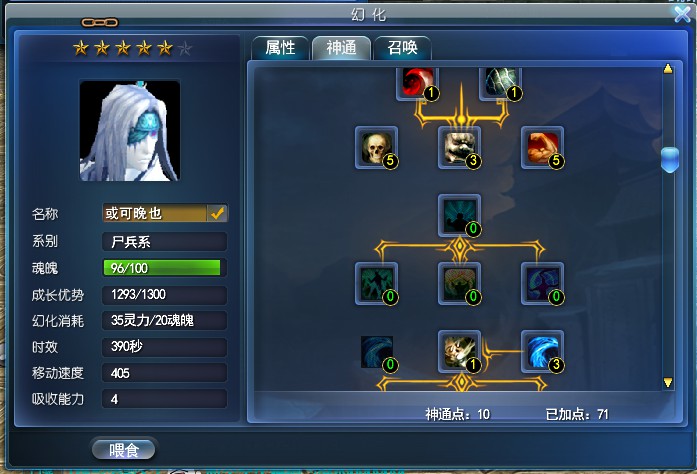
Task: Select the red swirl skill icon
Action: (418, 82)
